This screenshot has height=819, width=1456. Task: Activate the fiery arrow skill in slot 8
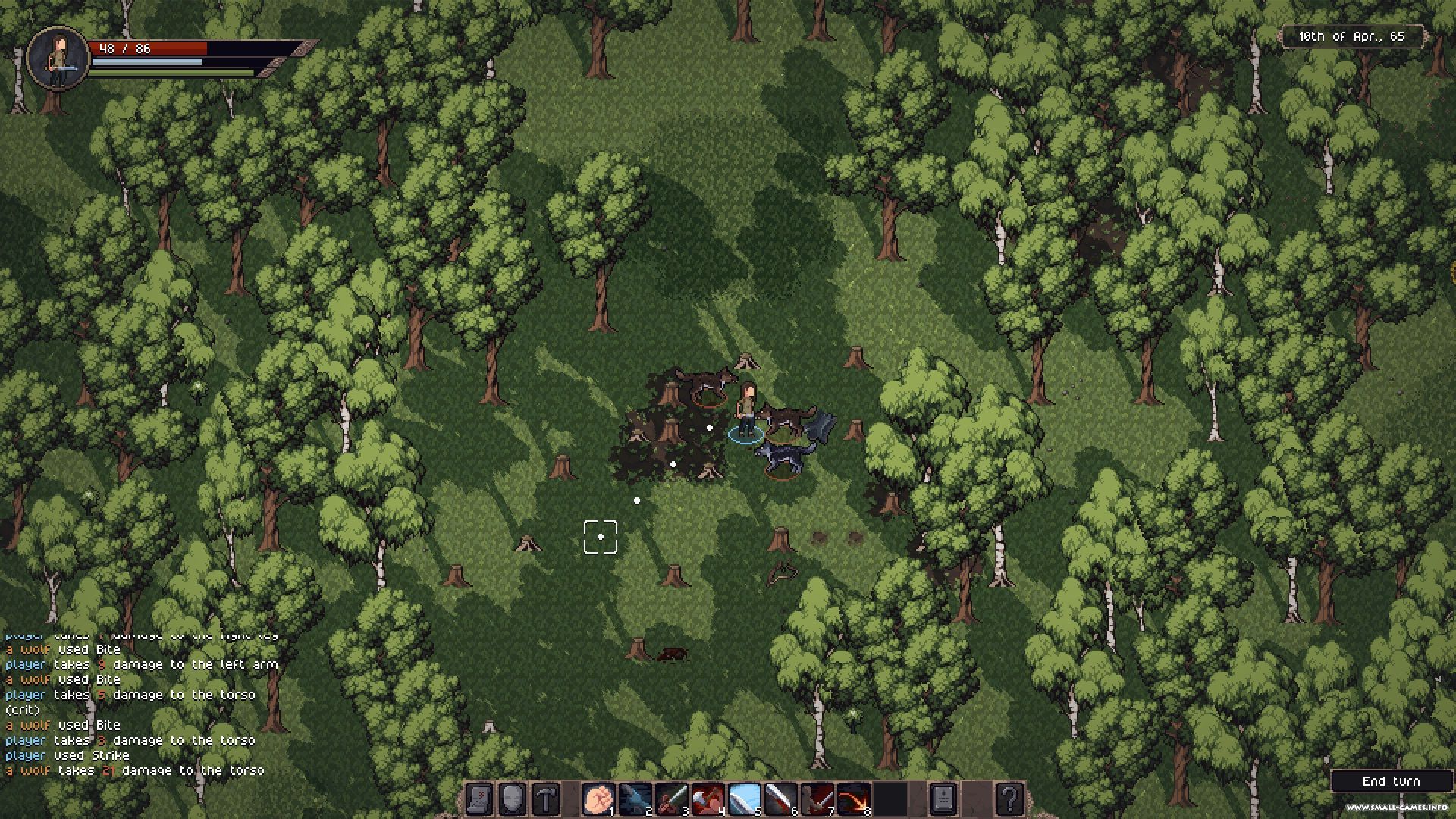pyautogui.click(x=853, y=799)
